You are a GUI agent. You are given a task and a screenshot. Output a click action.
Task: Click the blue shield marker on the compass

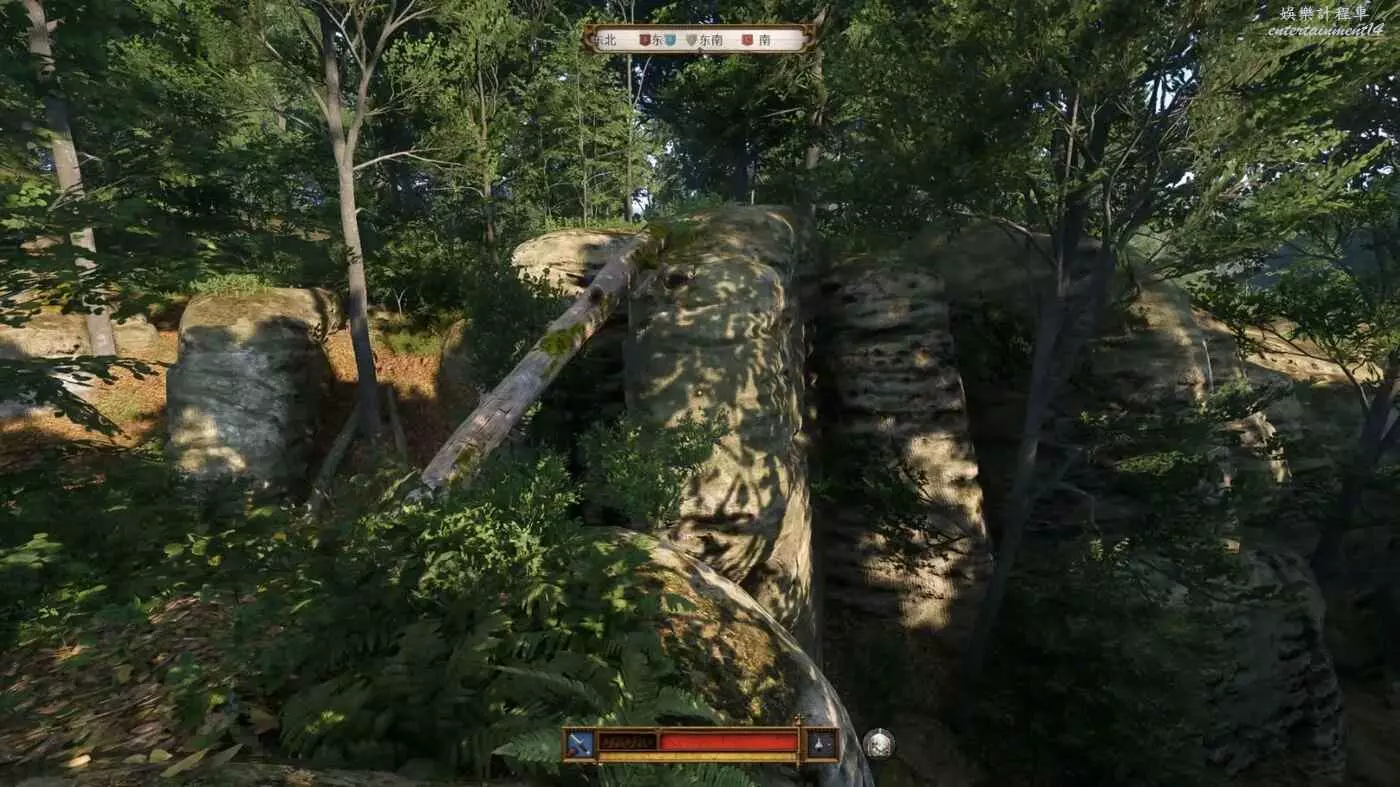pyautogui.click(x=670, y=40)
